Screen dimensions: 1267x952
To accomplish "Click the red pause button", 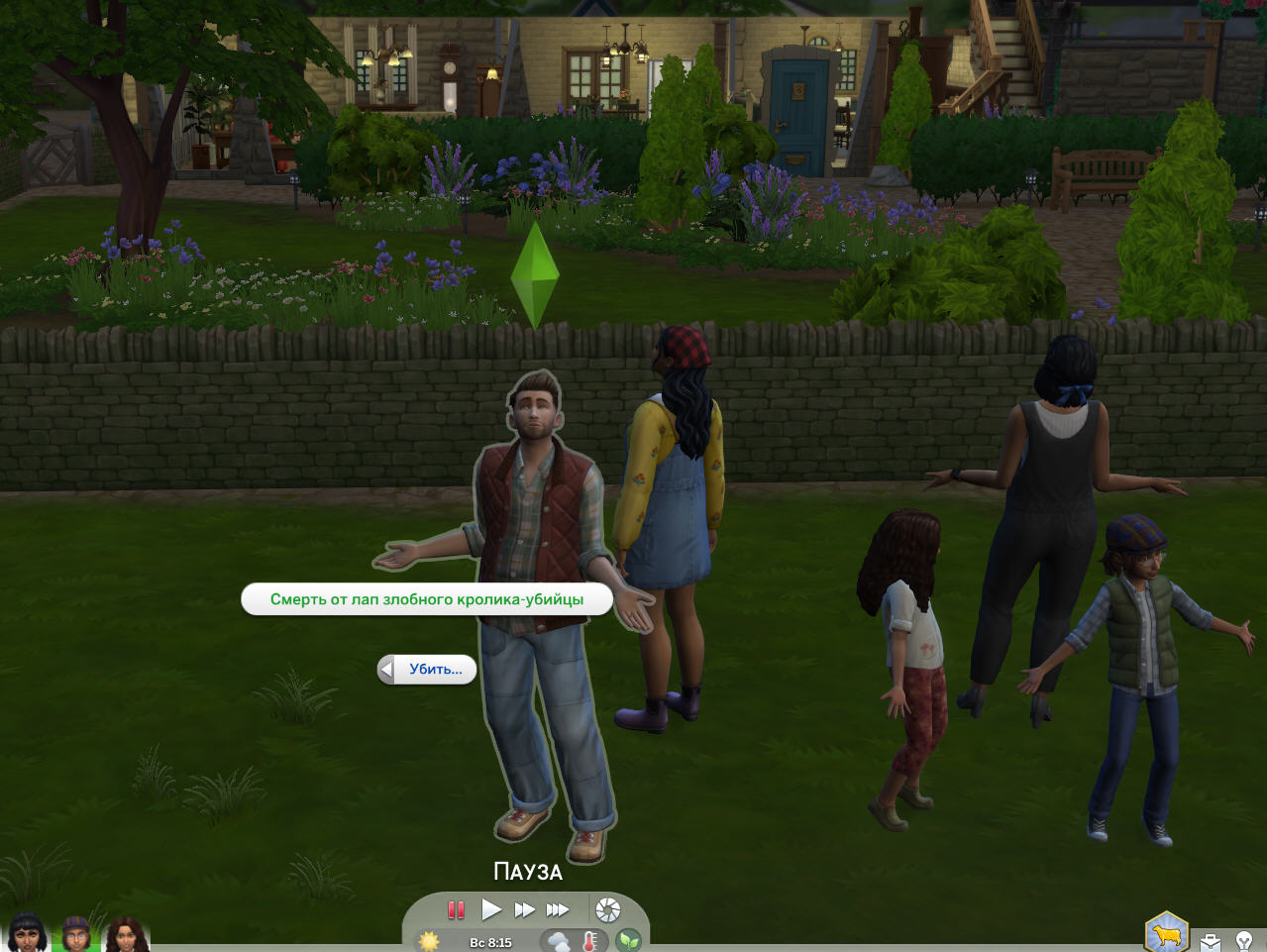I will (456, 909).
